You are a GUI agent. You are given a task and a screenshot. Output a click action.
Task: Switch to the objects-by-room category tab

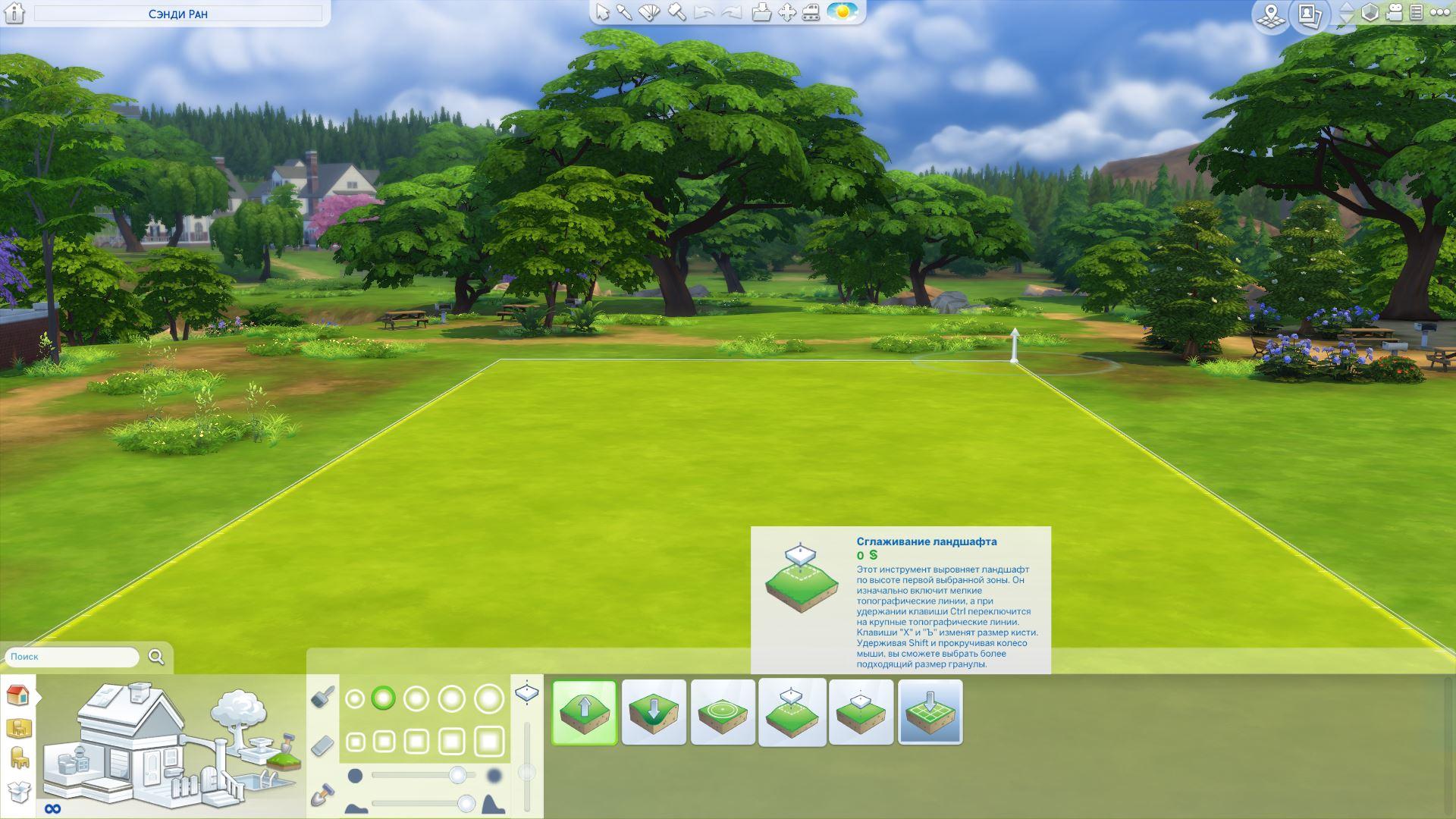pos(18,728)
